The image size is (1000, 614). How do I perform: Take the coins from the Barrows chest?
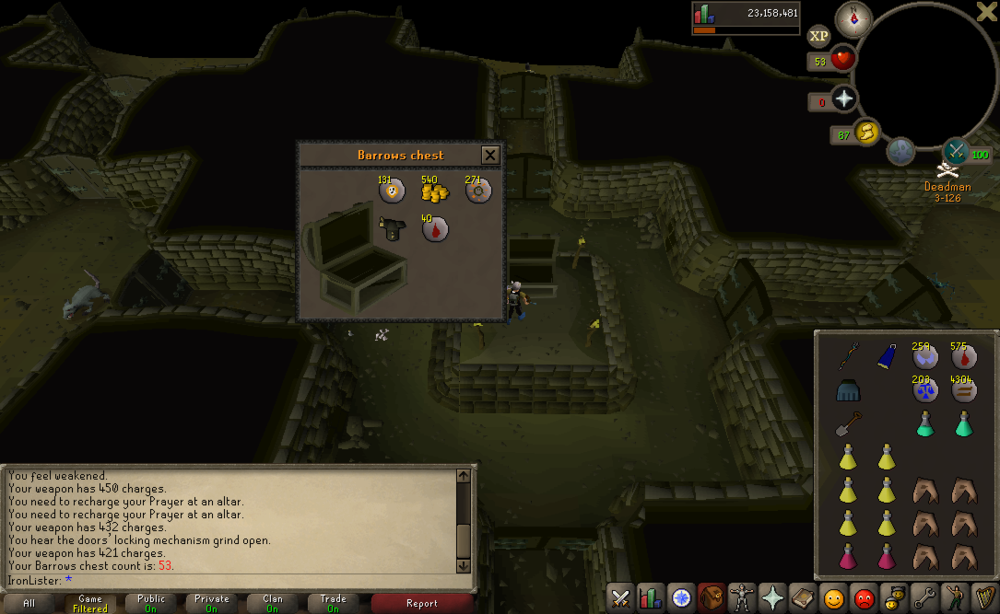(433, 191)
